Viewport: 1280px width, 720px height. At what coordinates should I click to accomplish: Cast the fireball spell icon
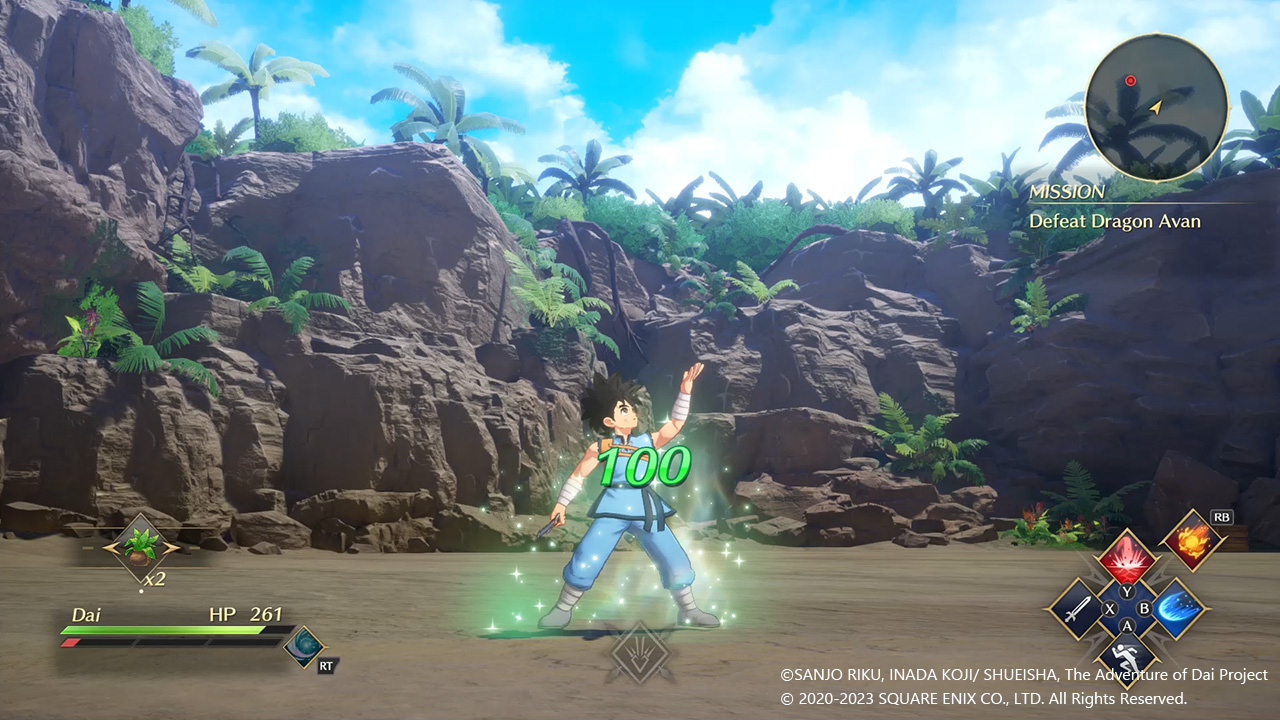(x=1194, y=542)
